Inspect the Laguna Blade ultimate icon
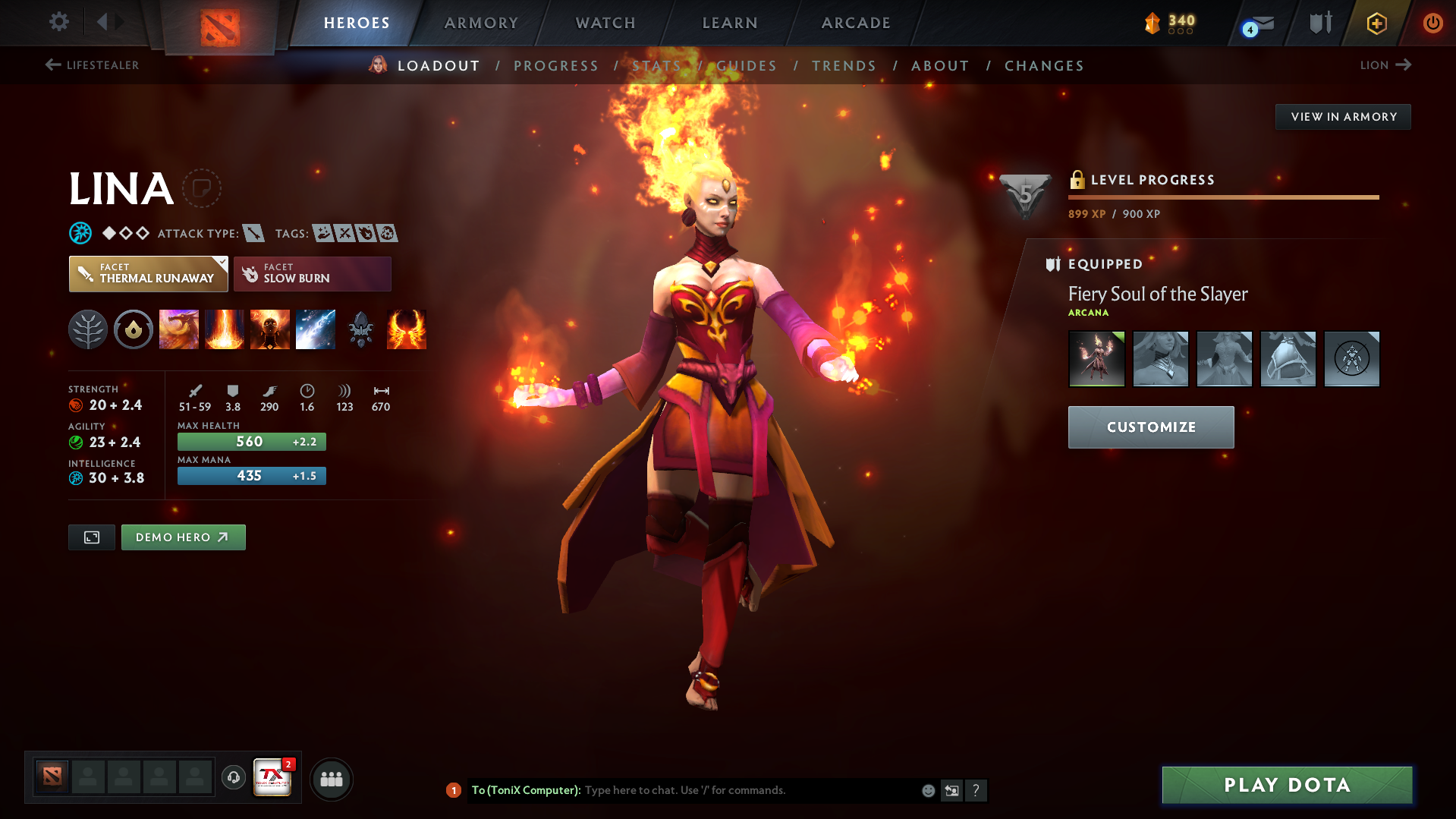This screenshot has width=1456, height=819. click(x=316, y=329)
